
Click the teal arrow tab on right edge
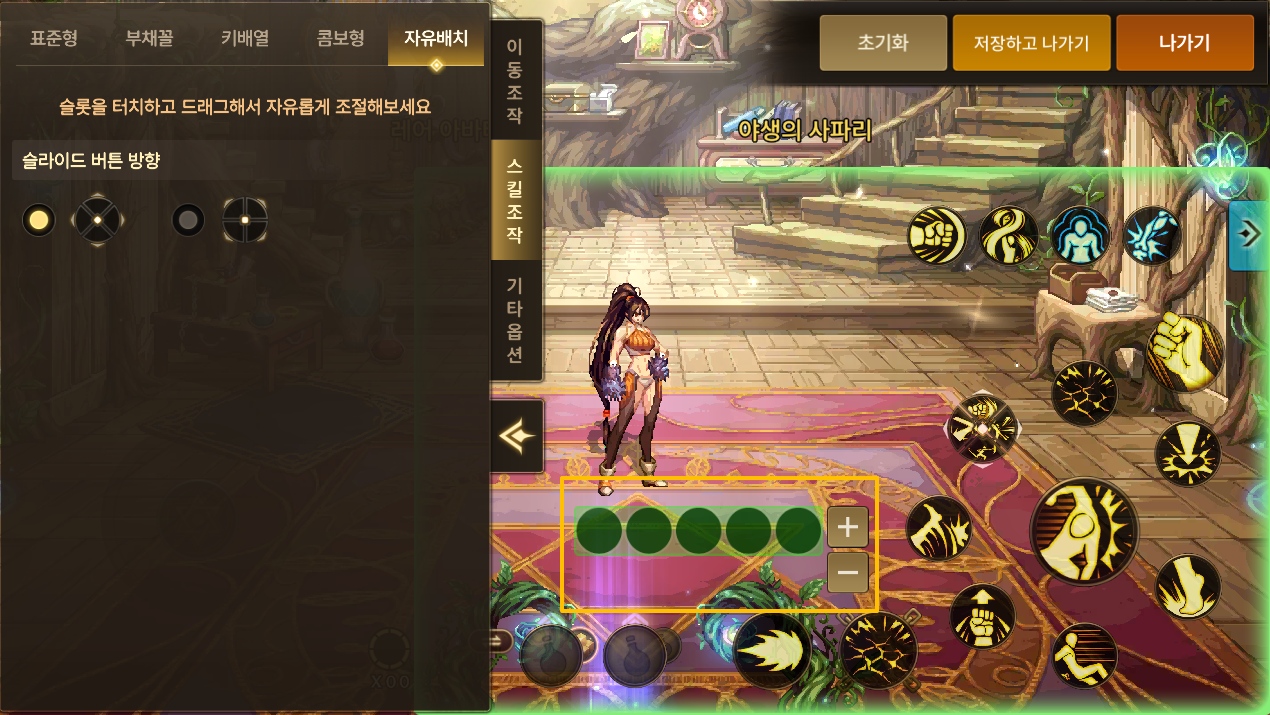click(1248, 235)
